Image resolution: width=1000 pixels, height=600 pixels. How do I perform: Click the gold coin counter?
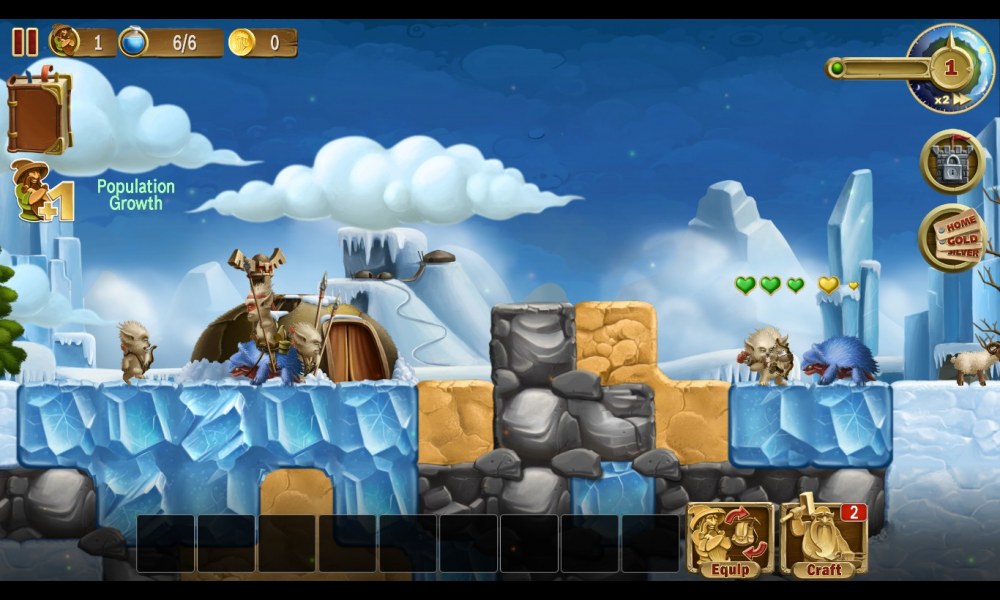point(262,42)
